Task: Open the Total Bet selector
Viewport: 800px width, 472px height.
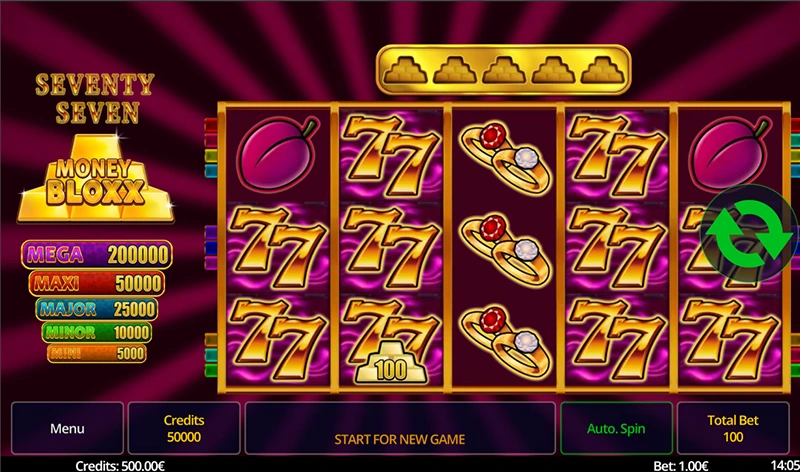Action: click(x=733, y=429)
